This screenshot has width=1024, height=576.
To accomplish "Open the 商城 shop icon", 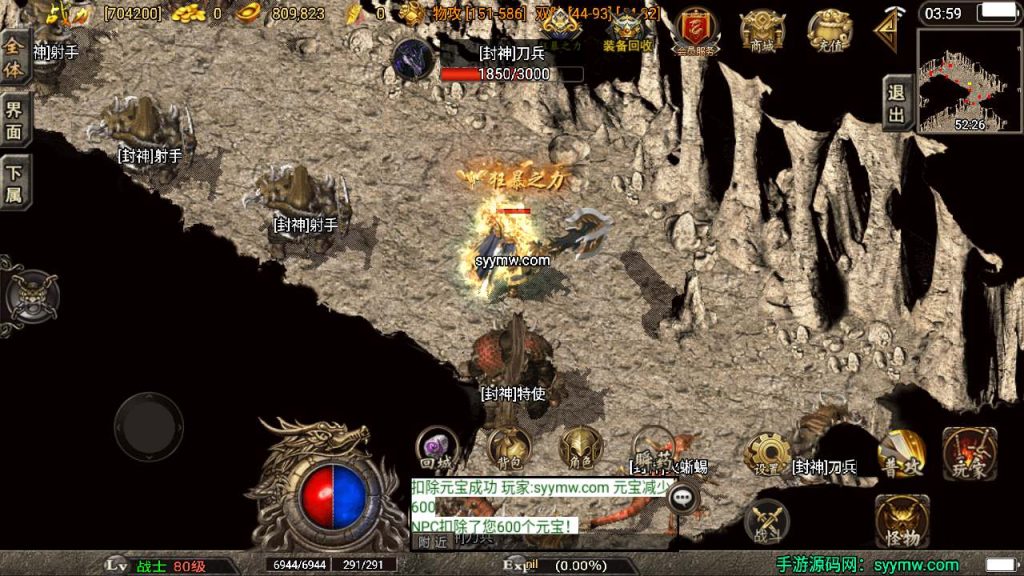I will 762,32.
